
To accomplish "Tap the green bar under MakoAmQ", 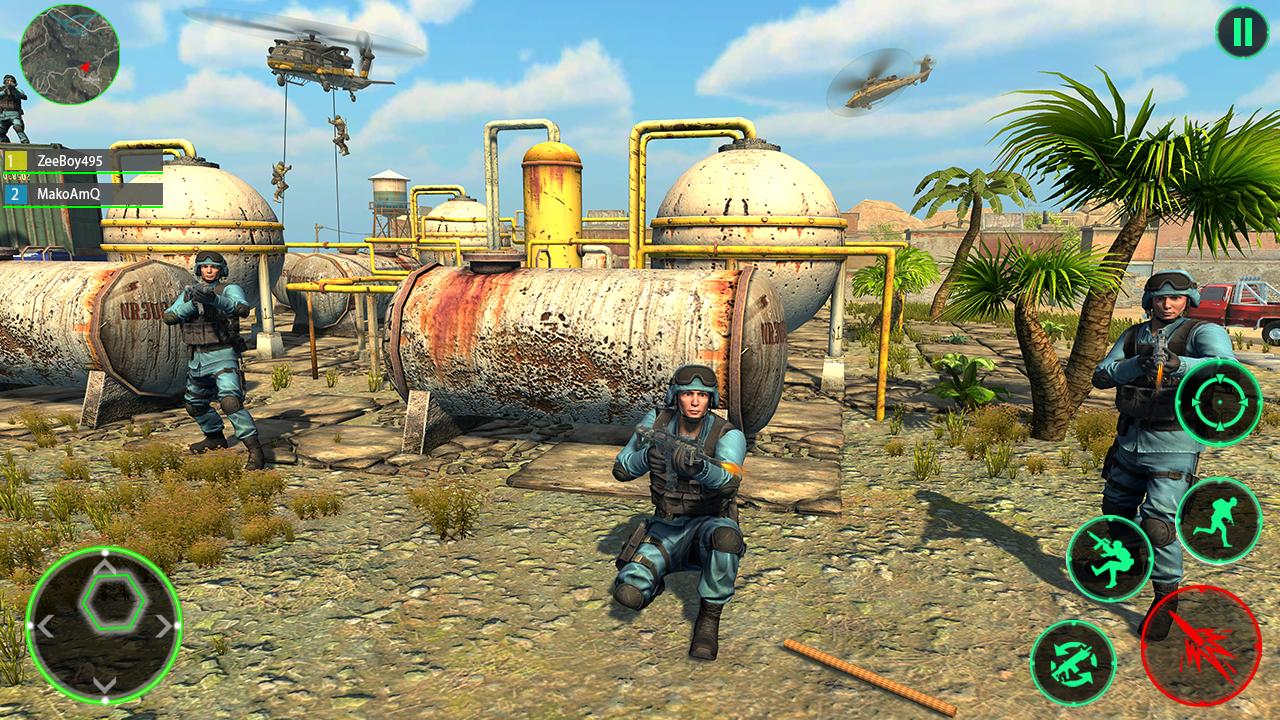I will (x=83, y=206).
